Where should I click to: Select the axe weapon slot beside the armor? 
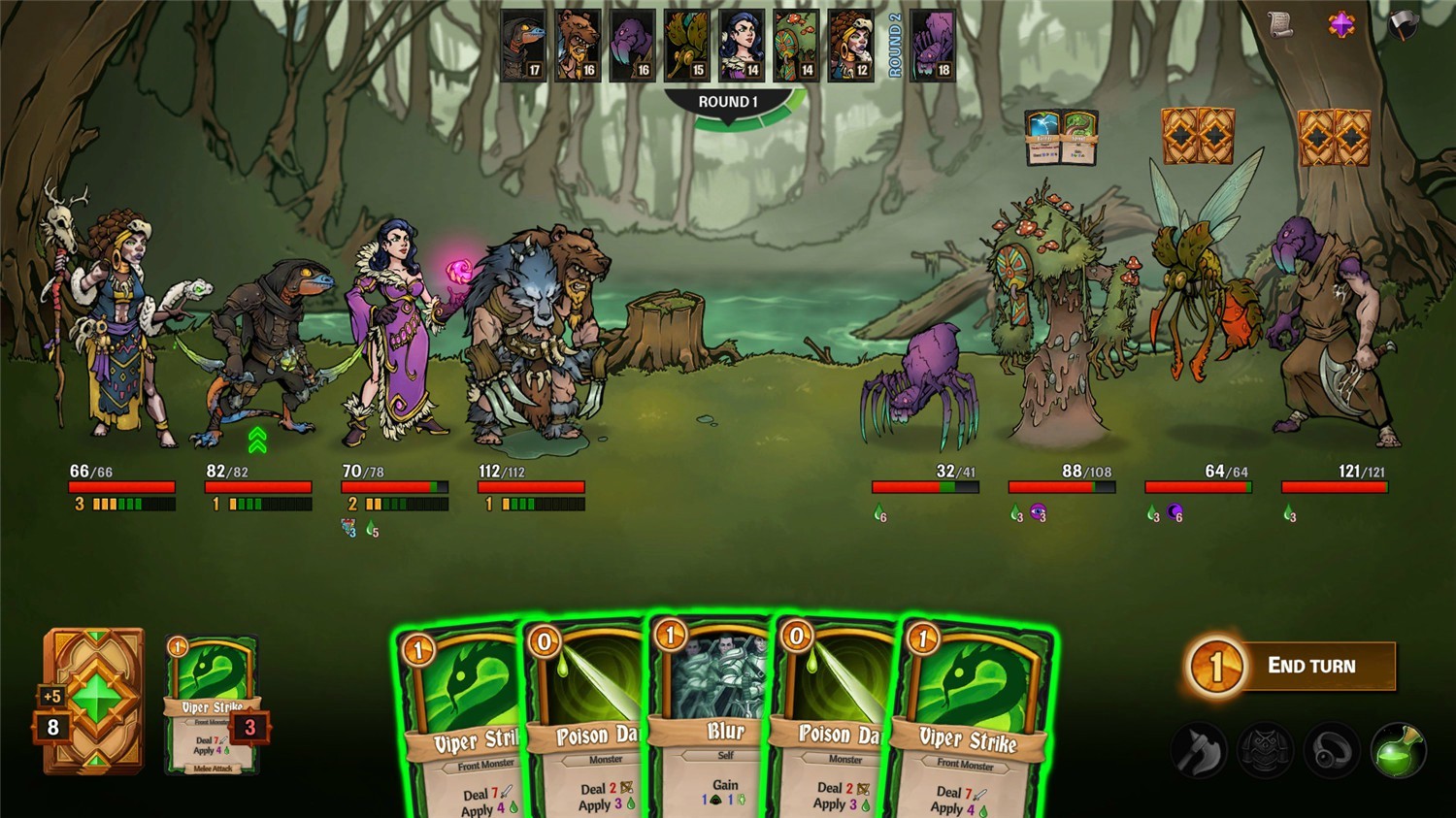click(1200, 750)
